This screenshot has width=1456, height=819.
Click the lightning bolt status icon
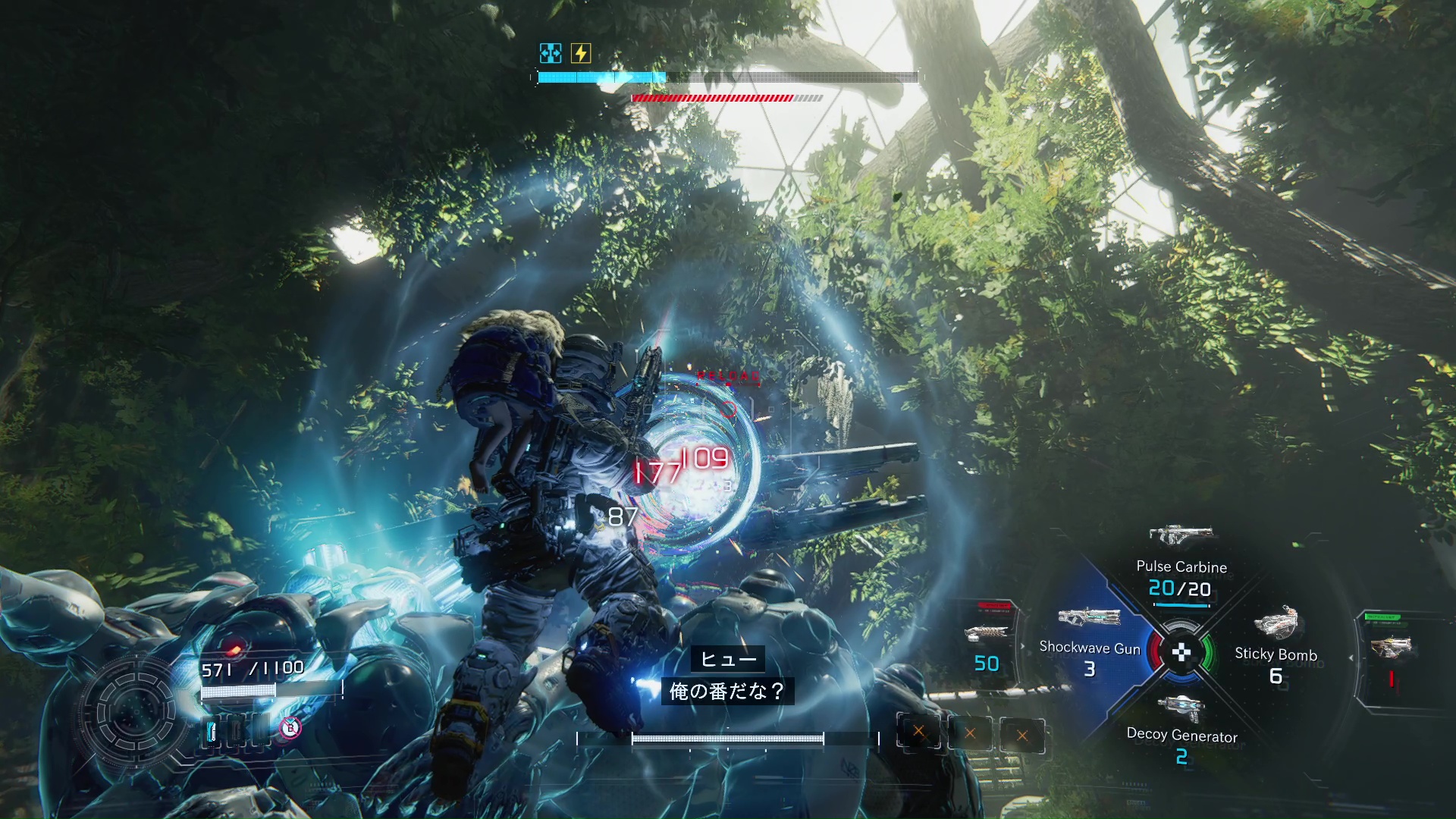point(581,53)
